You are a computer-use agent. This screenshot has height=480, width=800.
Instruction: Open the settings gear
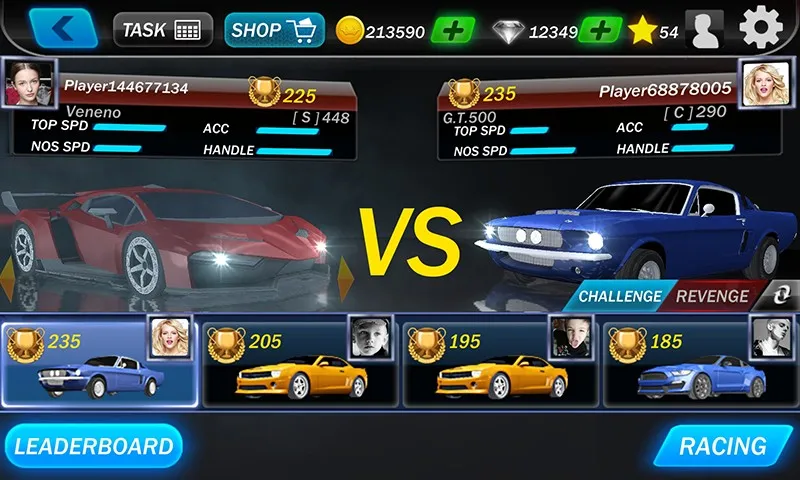tap(761, 27)
